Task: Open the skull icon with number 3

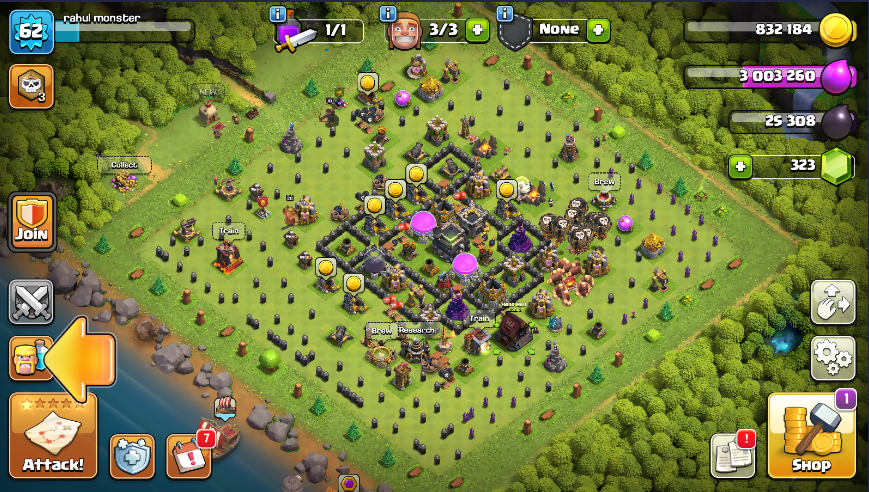Action: 30,86
